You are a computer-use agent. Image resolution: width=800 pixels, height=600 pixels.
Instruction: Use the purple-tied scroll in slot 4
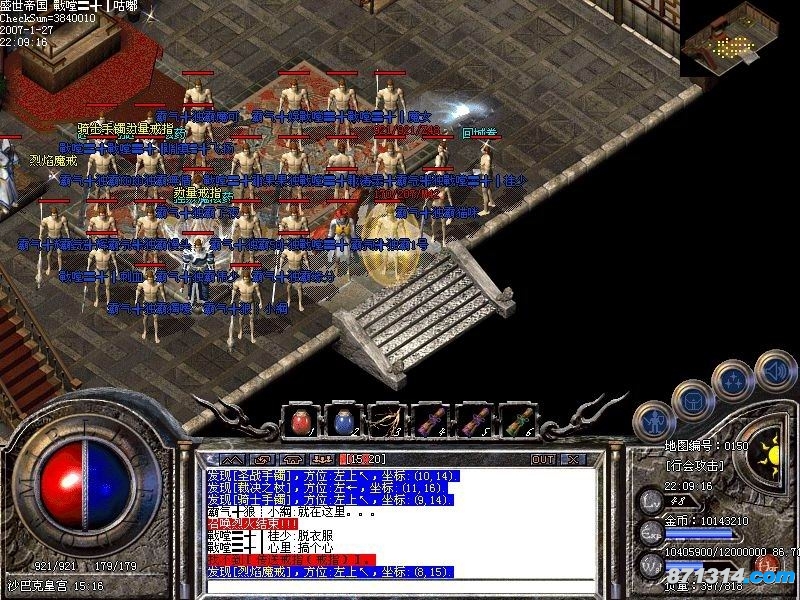(x=431, y=421)
